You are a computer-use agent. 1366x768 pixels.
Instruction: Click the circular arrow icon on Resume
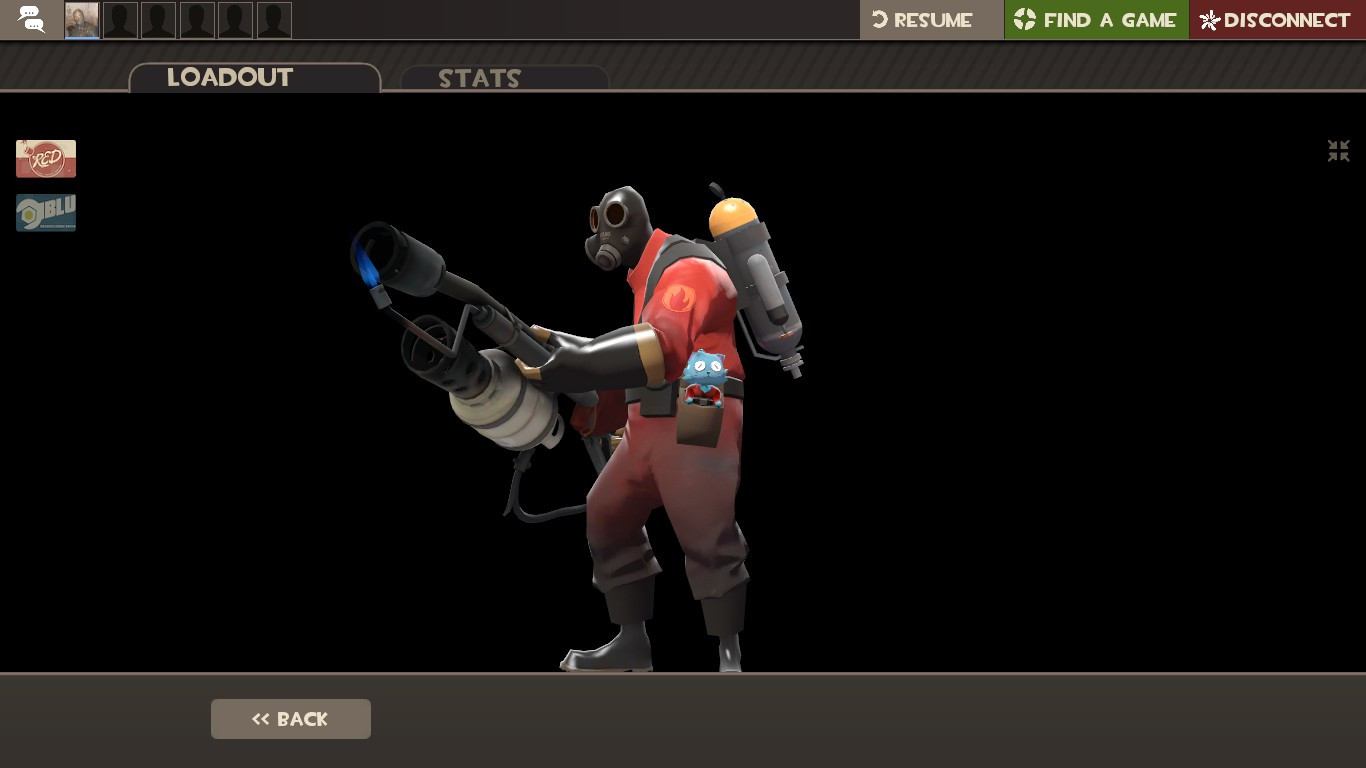click(x=878, y=19)
